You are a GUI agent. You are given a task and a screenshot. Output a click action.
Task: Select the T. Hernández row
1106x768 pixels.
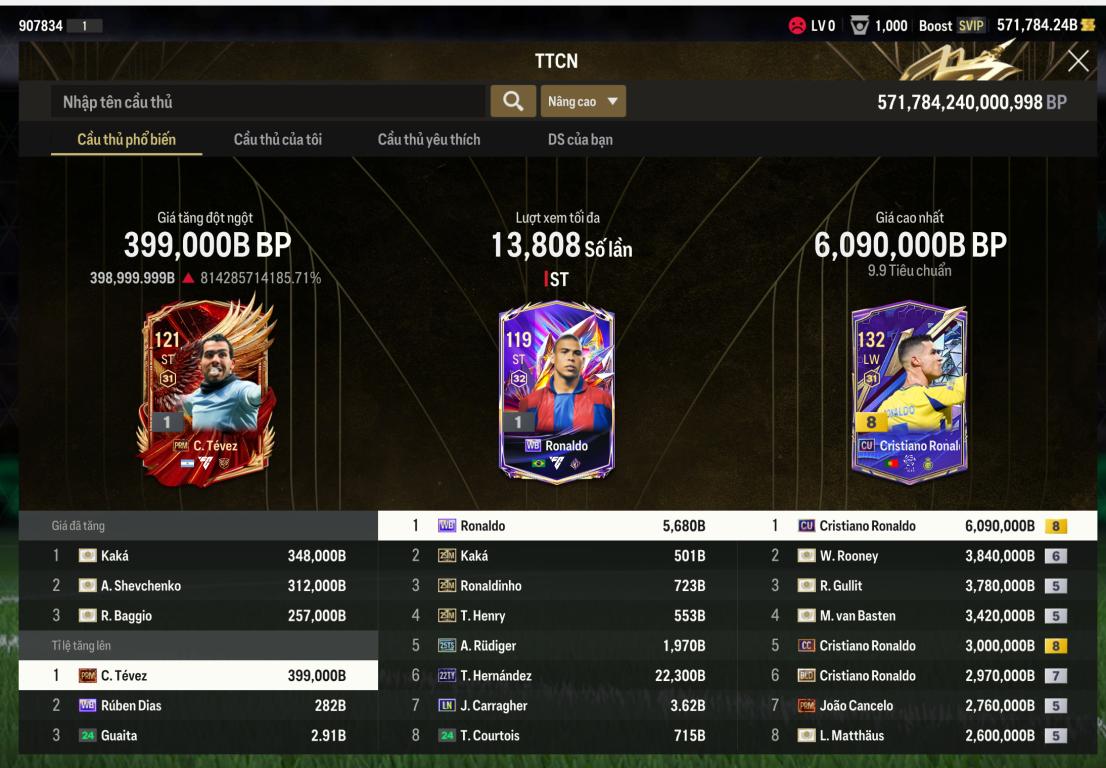point(557,676)
